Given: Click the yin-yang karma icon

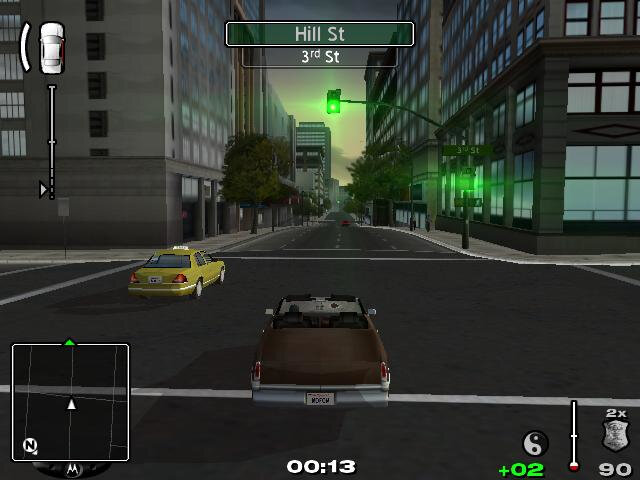Looking at the screenshot, I should pyautogui.click(x=536, y=443).
